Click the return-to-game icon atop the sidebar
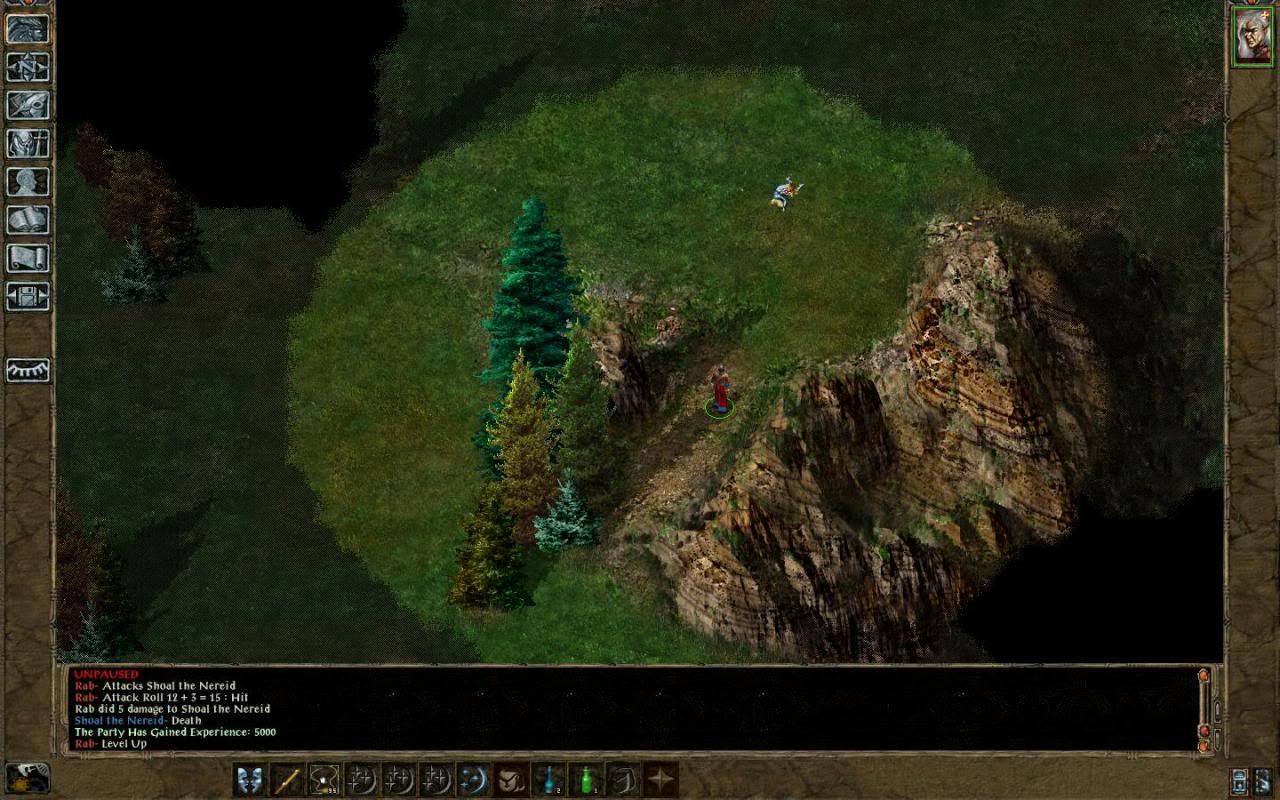The image size is (1280, 800). pyautogui.click(x=28, y=28)
